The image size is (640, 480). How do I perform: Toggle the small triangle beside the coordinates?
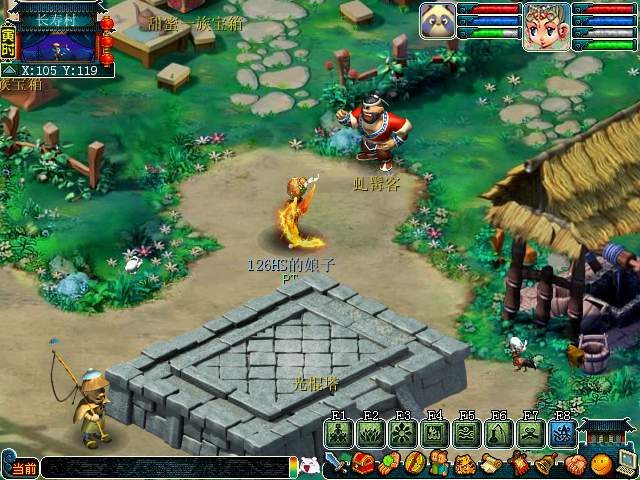[x=9, y=71]
